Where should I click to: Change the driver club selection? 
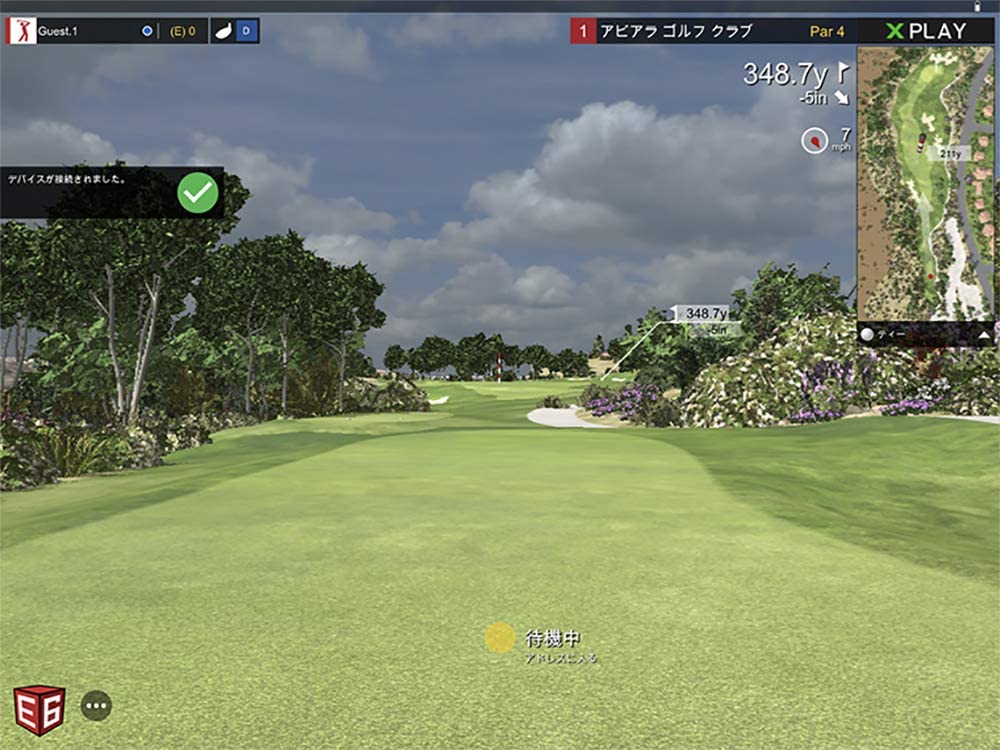pos(235,31)
